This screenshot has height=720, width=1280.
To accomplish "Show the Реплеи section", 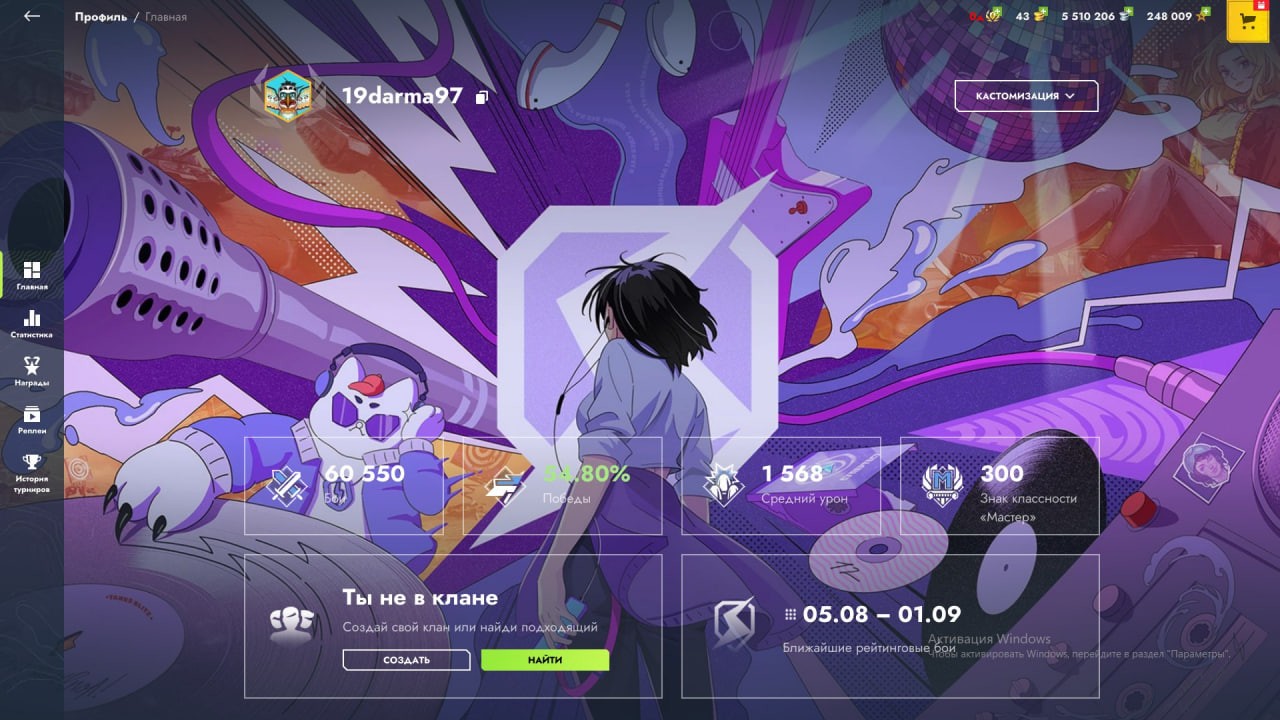I will [32, 420].
